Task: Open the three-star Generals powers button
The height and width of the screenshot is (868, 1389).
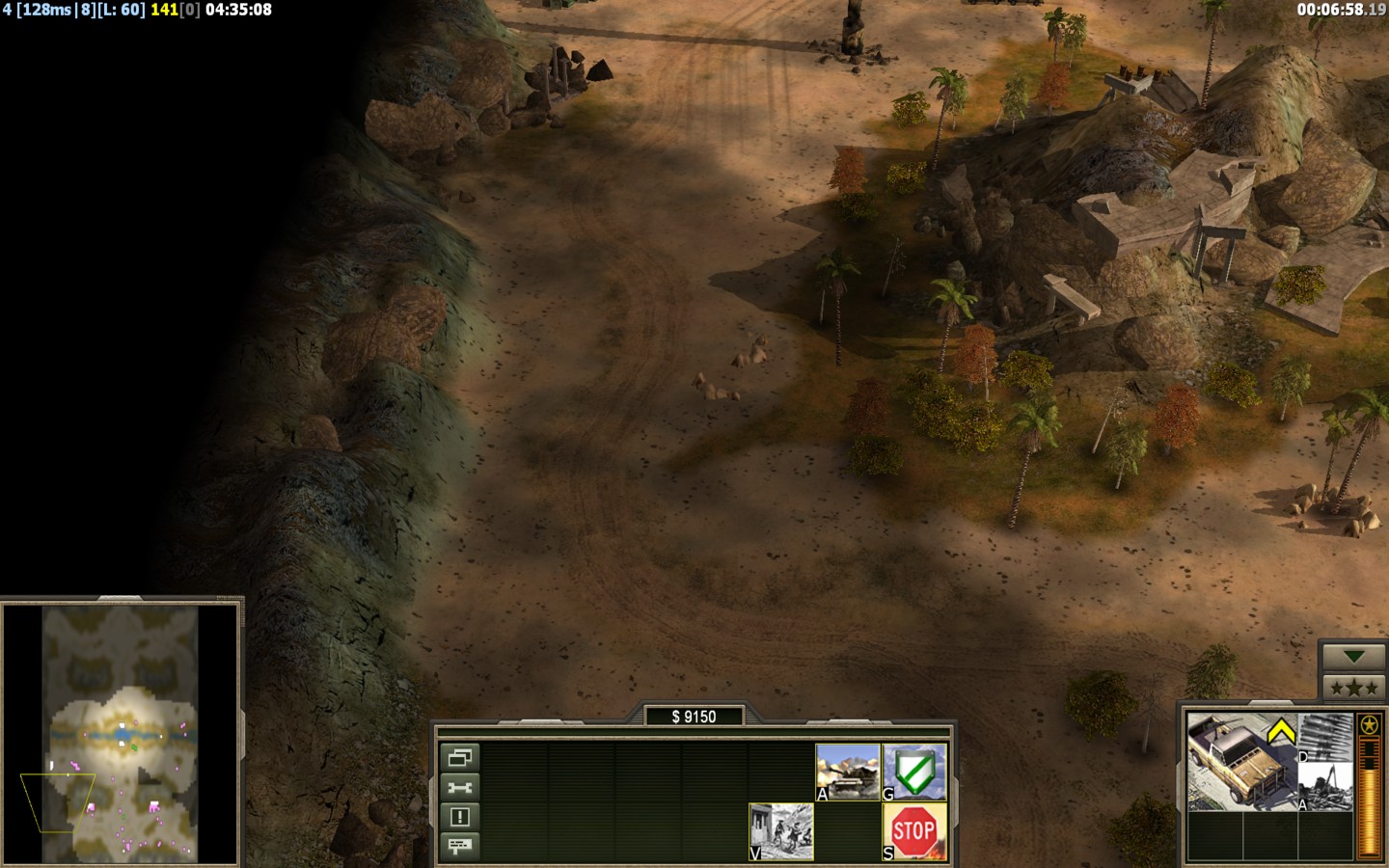Action: [x=1353, y=688]
